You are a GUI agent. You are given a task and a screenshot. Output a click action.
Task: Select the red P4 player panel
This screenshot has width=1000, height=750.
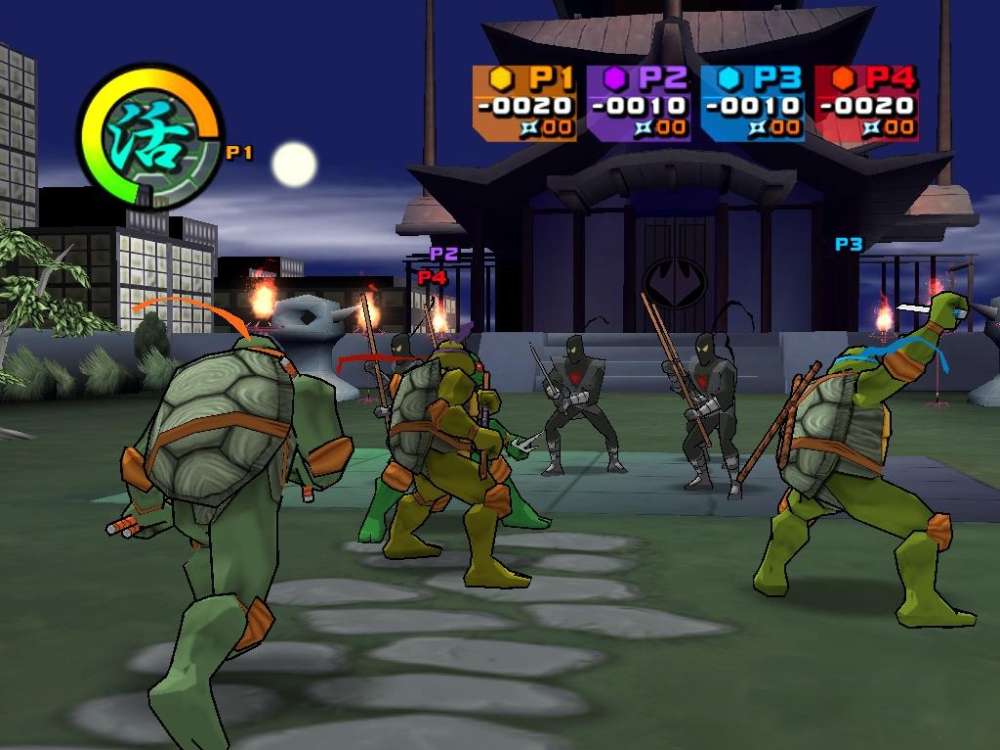(866, 102)
